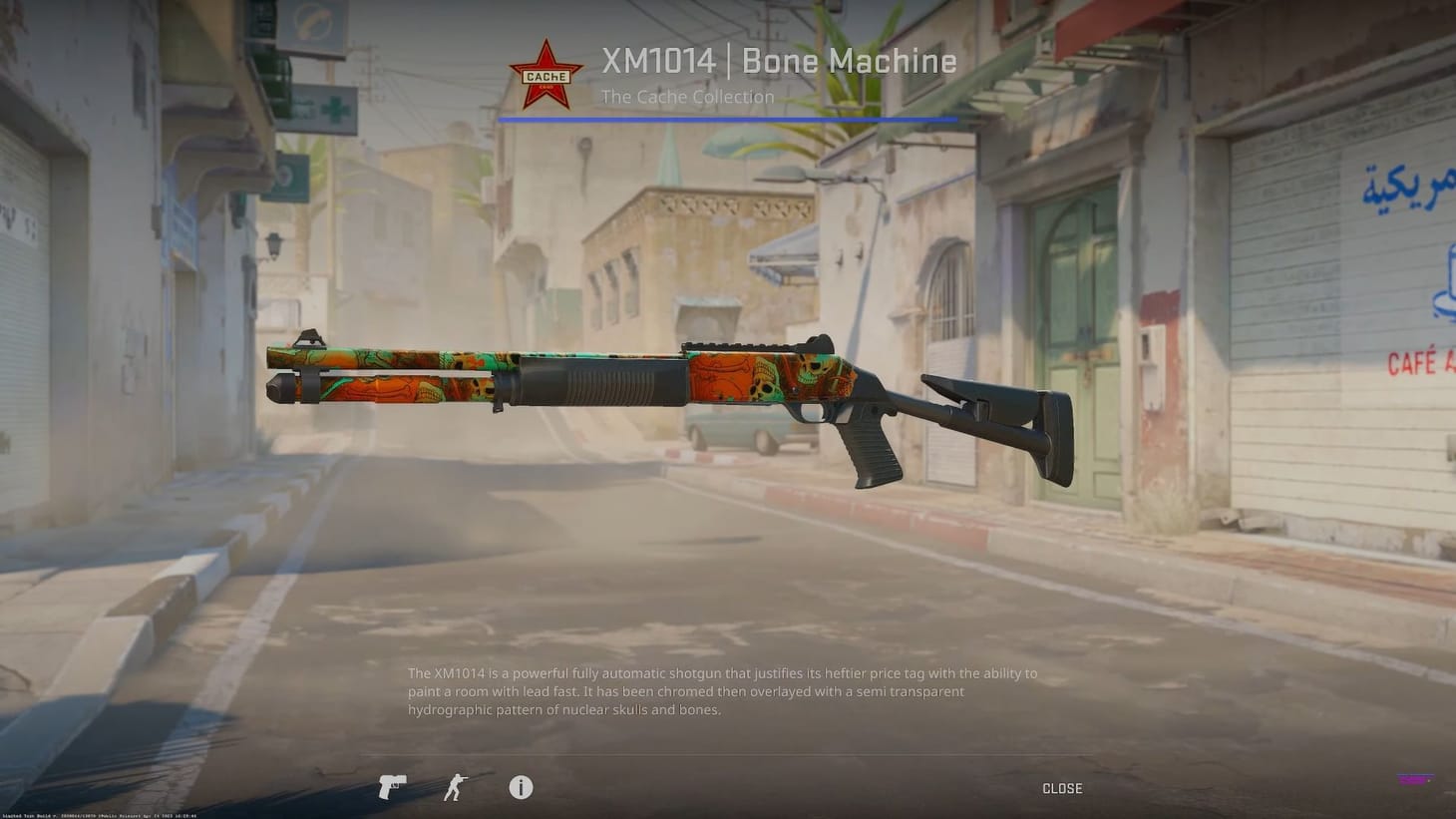Viewport: 1456px width, 819px height.
Task: Open the weapon description section
Action: click(721, 690)
